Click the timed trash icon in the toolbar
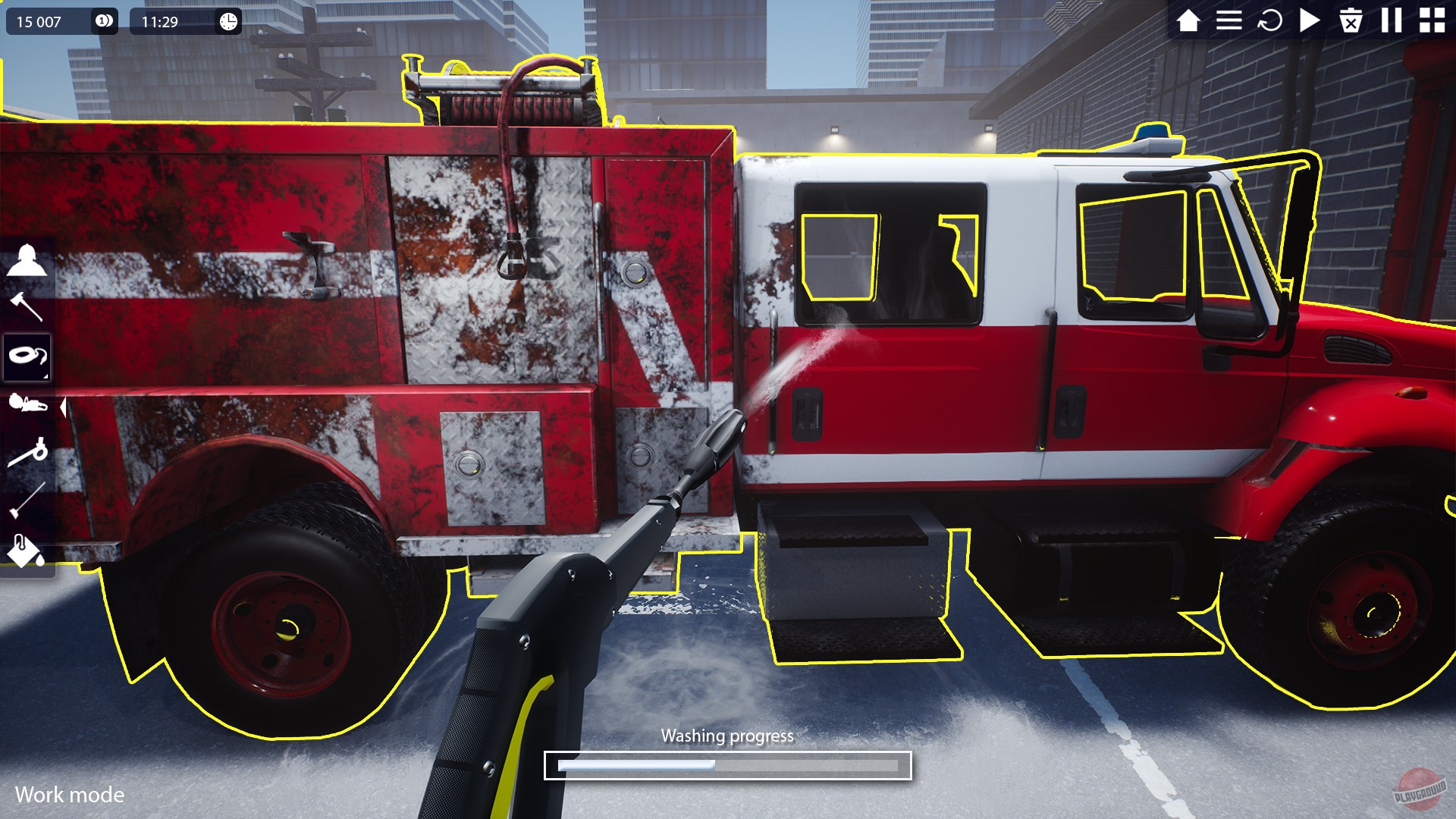1456x819 pixels. 1351,20
